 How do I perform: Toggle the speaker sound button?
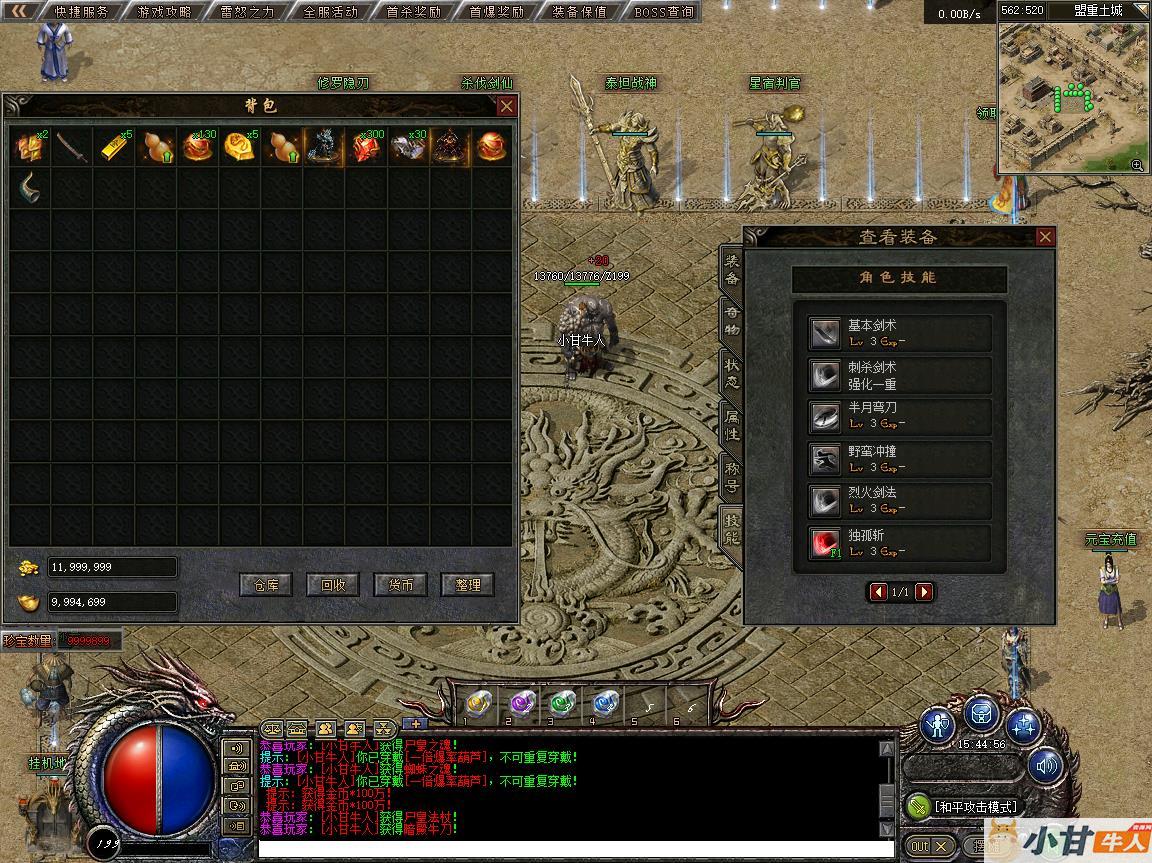tap(1046, 767)
